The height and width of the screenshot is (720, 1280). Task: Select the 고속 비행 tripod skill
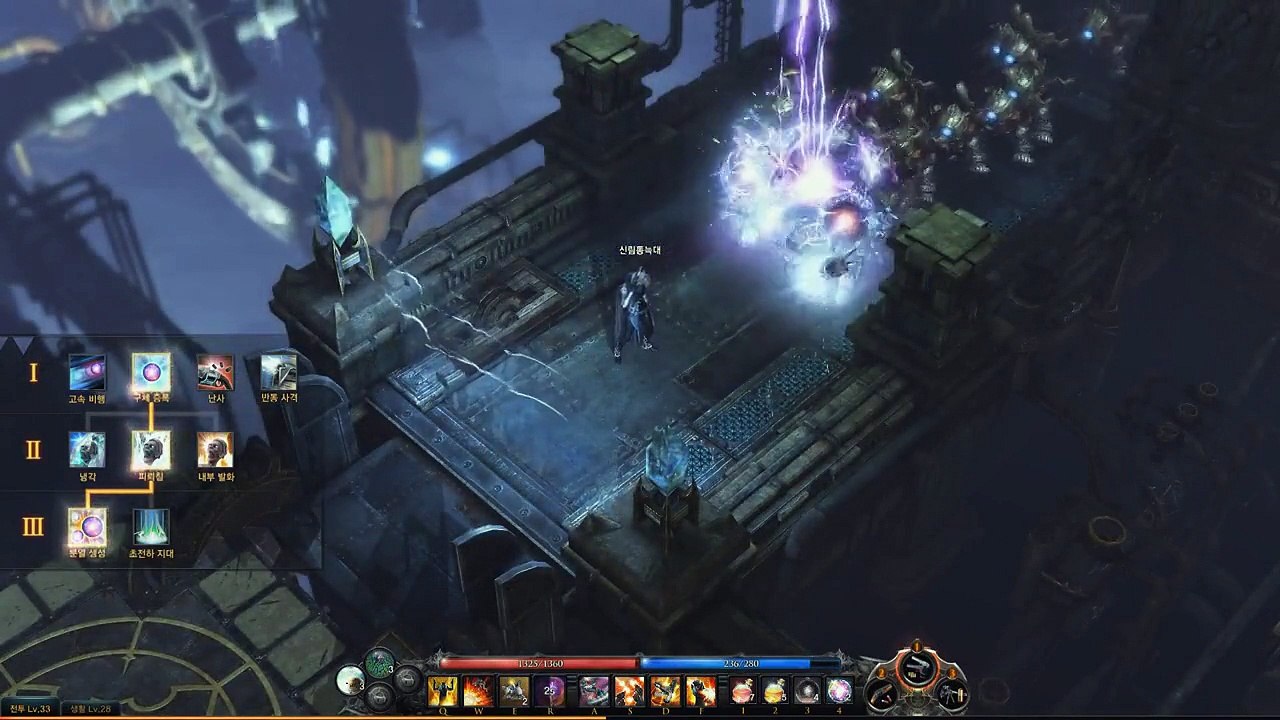[x=87, y=372]
